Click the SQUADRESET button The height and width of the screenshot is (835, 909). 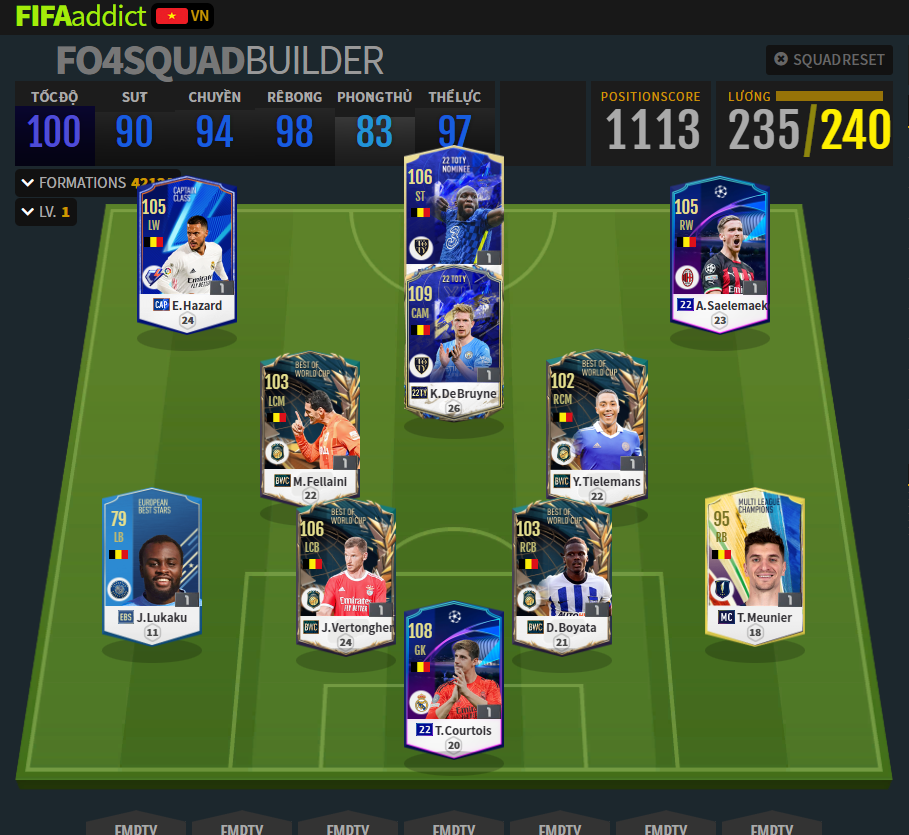pyautogui.click(x=829, y=60)
